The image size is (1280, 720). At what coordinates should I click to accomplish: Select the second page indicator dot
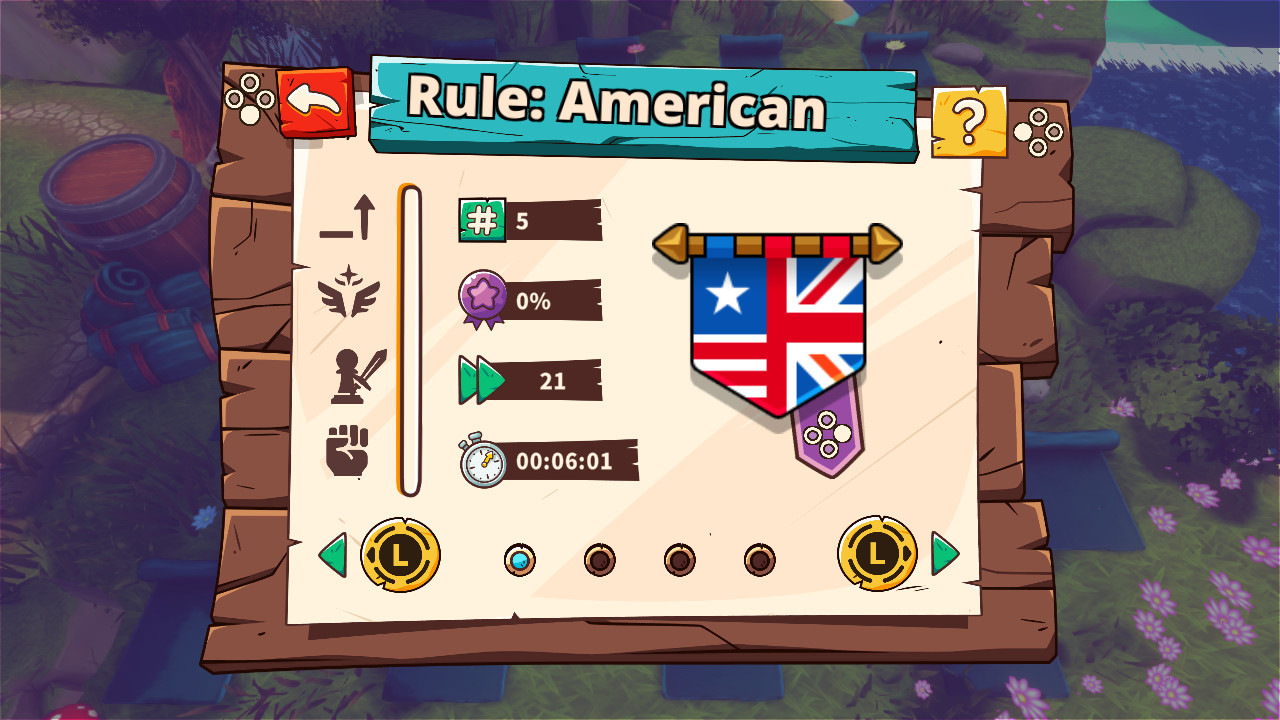598,561
